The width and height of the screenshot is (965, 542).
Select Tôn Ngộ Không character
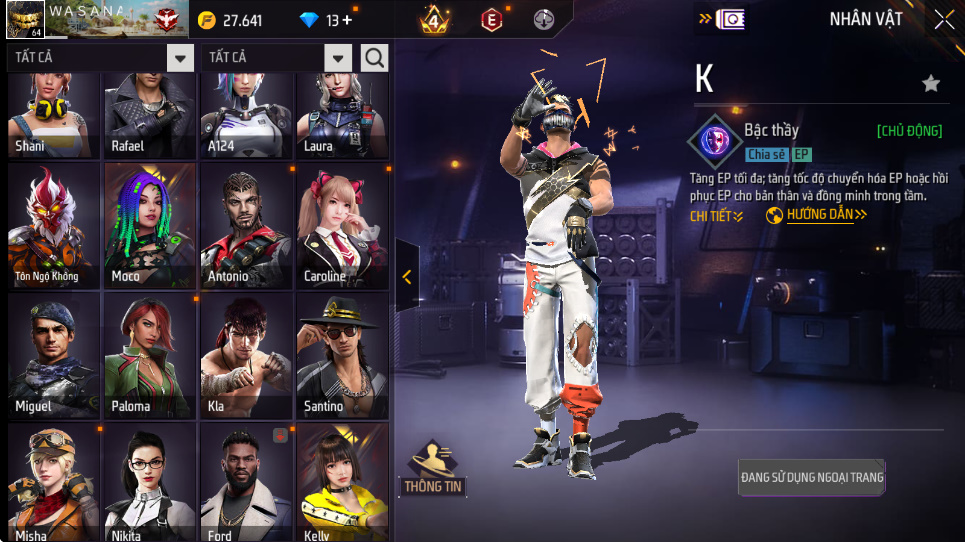[x=53, y=224]
